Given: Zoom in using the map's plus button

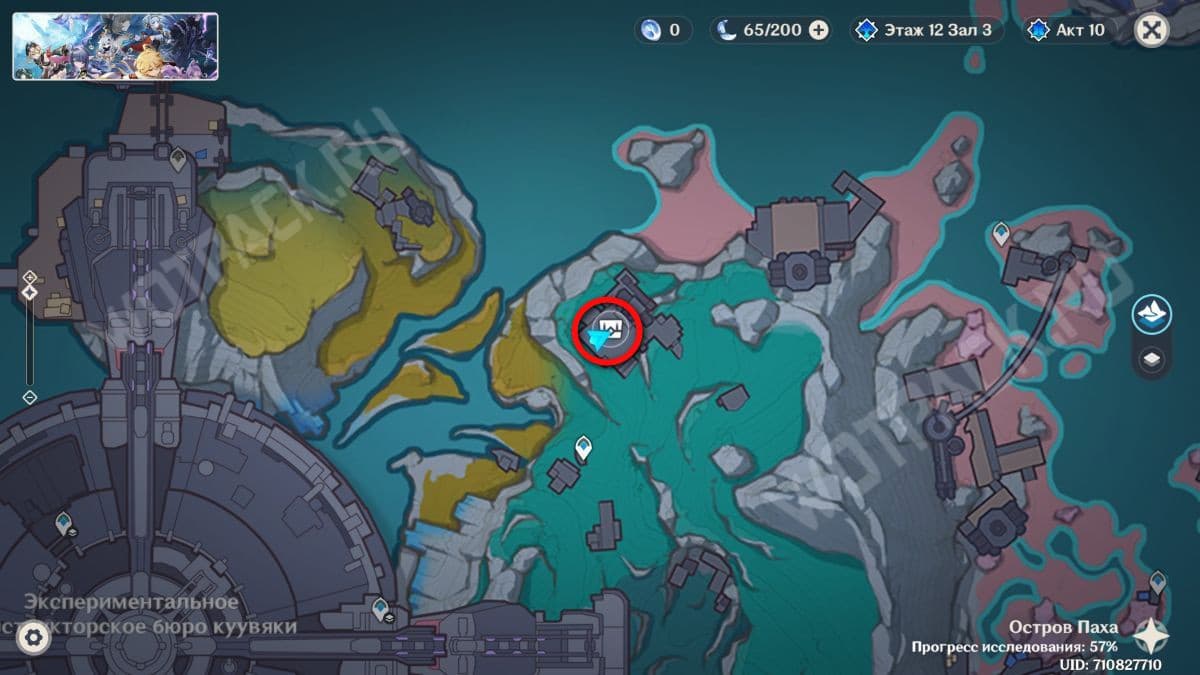Looking at the screenshot, I should coord(30,276).
